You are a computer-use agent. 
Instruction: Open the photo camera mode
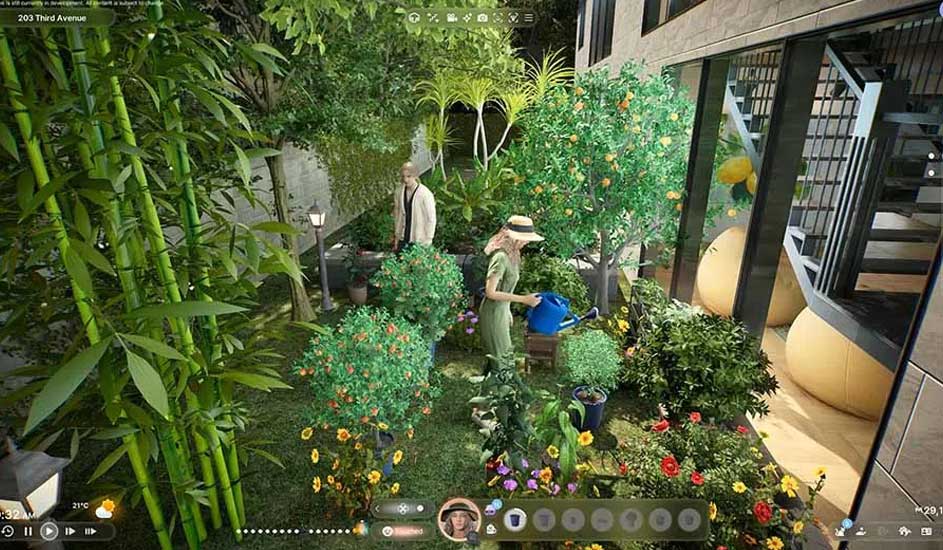click(x=482, y=17)
